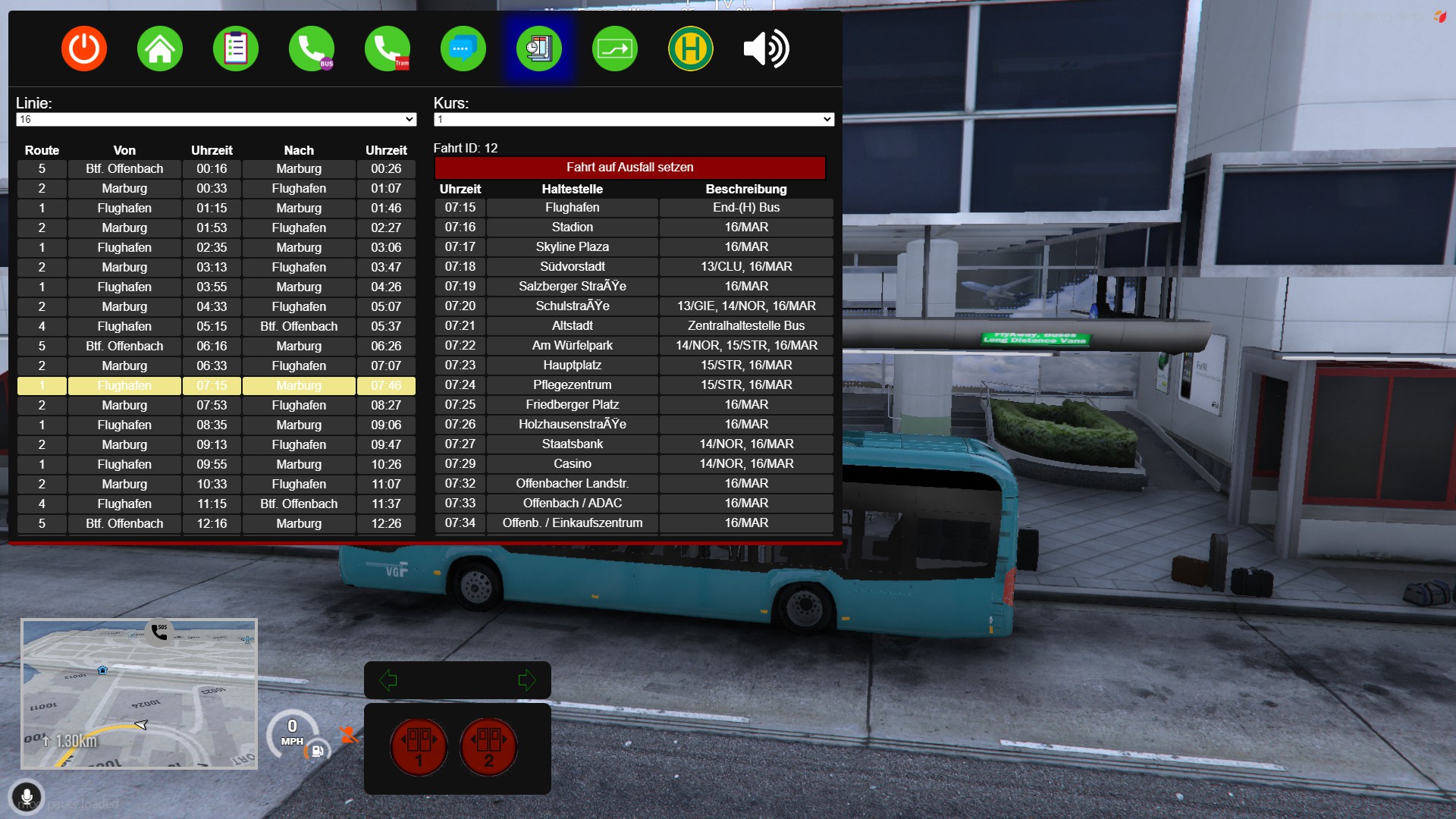The image size is (1456, 819).
Task: Call dispatch with the BUS phone icon
Action: click(x=312, y=49)
